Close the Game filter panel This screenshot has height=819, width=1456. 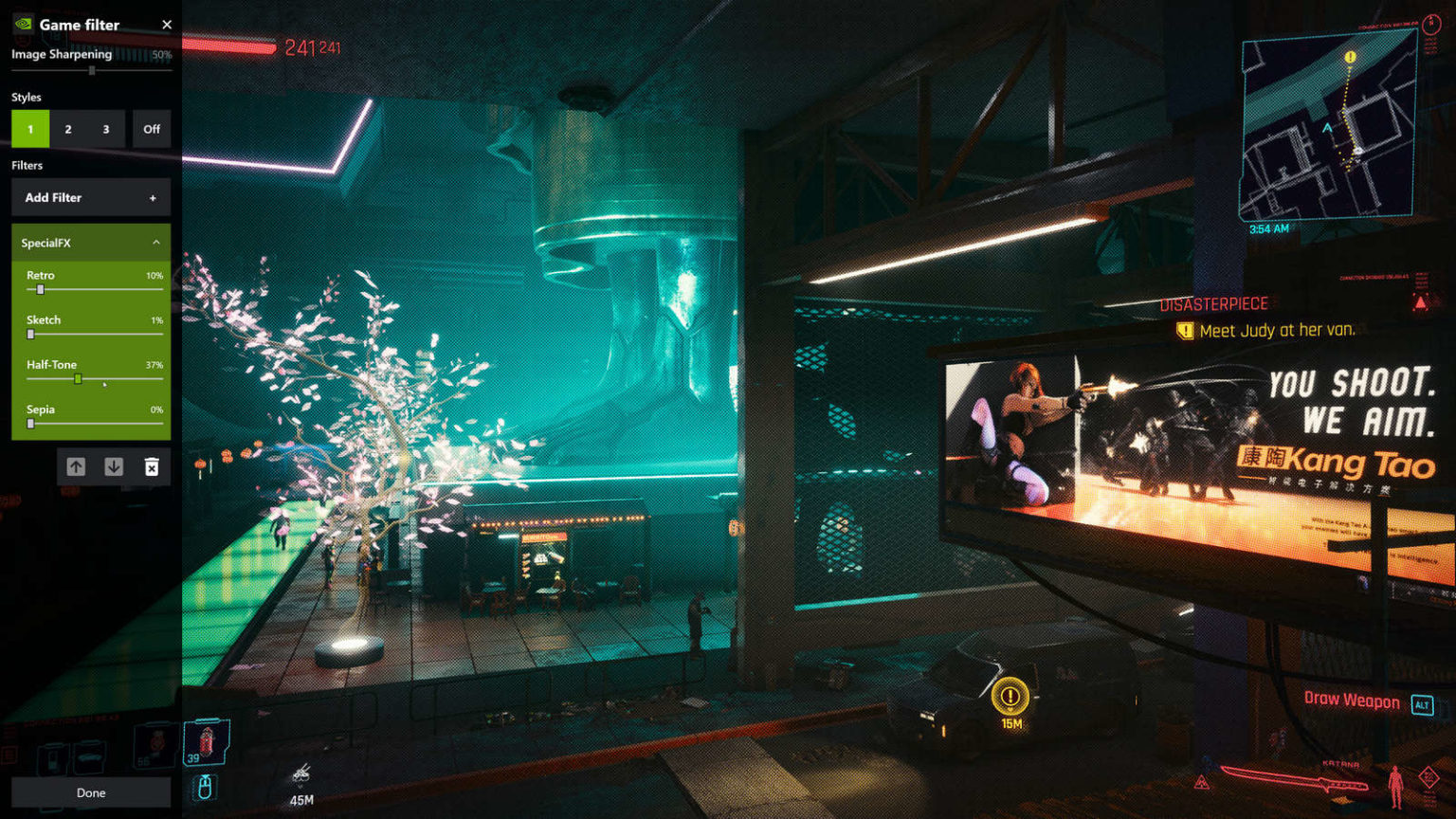(167, 25)
